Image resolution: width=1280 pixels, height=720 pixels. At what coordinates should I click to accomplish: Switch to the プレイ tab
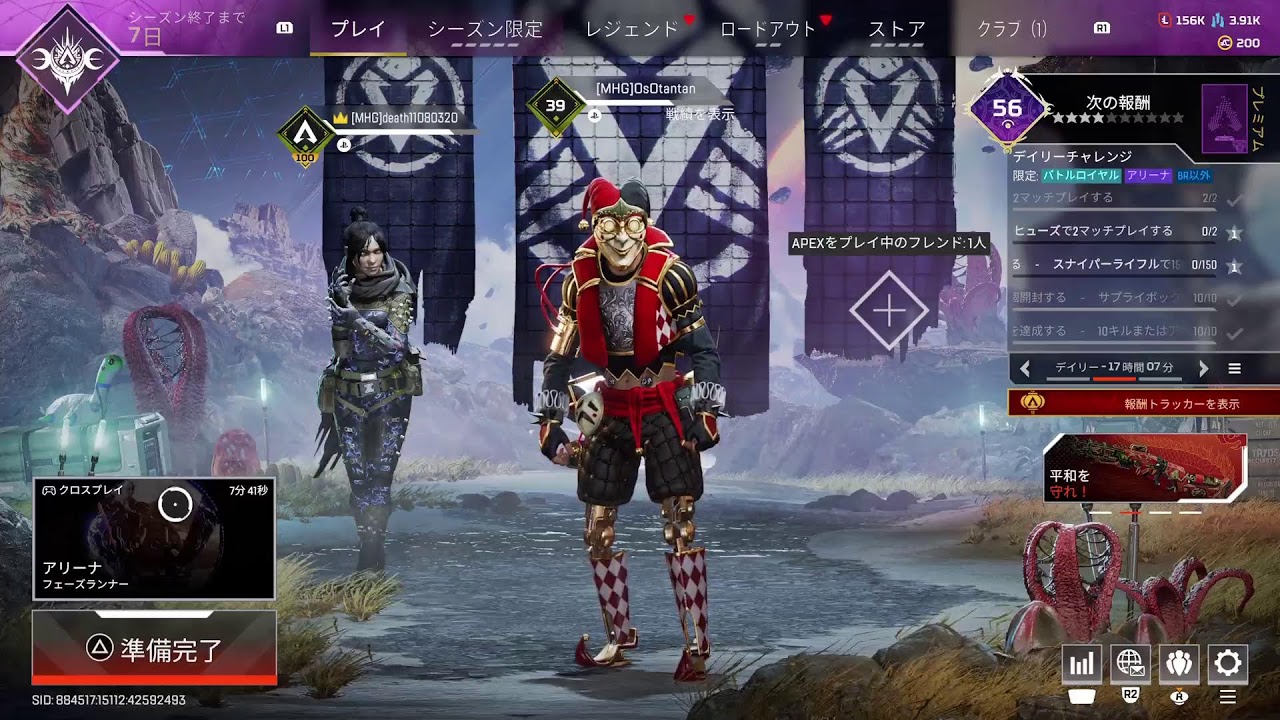click(x=358, y=29)
